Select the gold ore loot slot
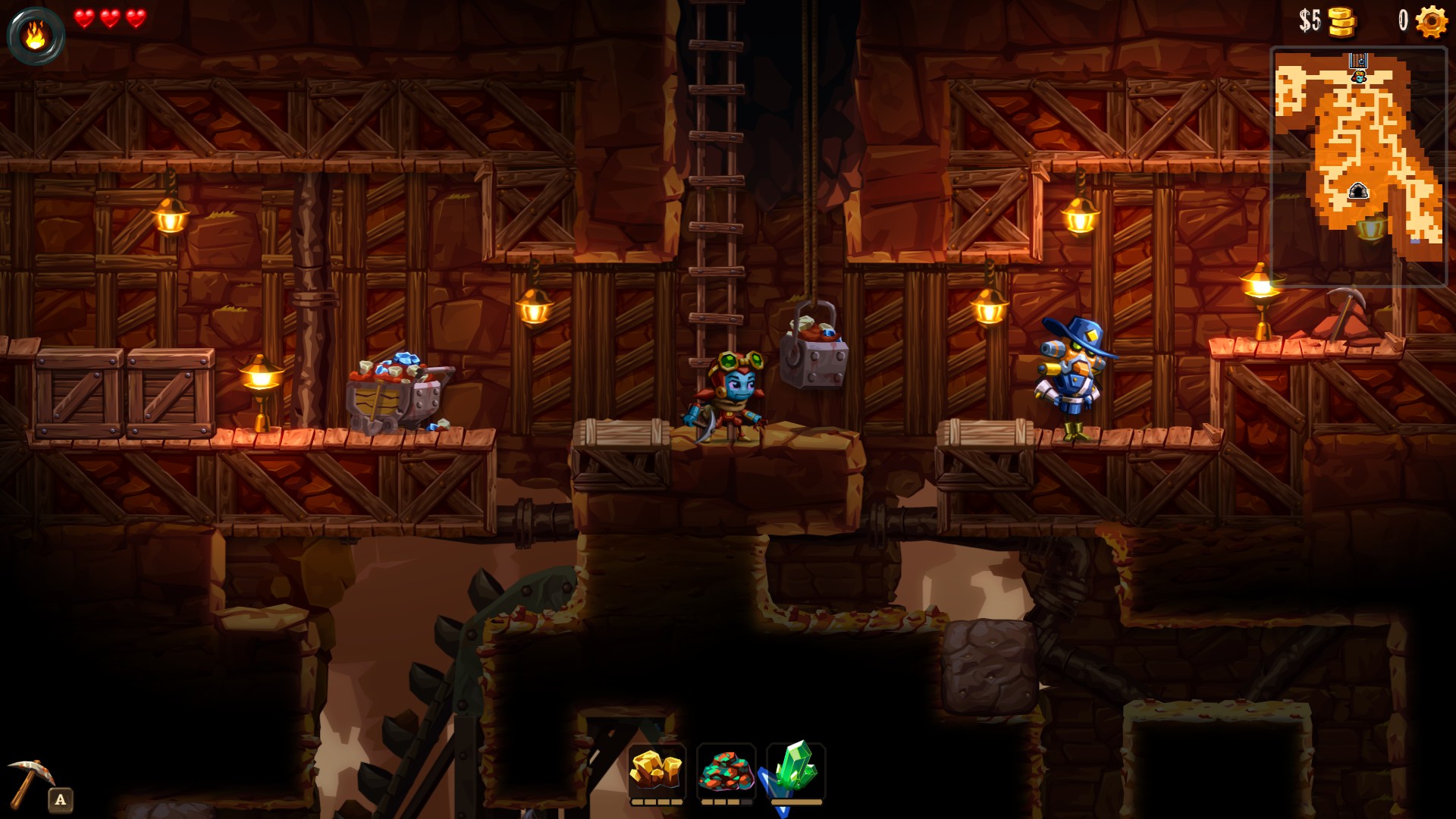 [x=657, y=770]
